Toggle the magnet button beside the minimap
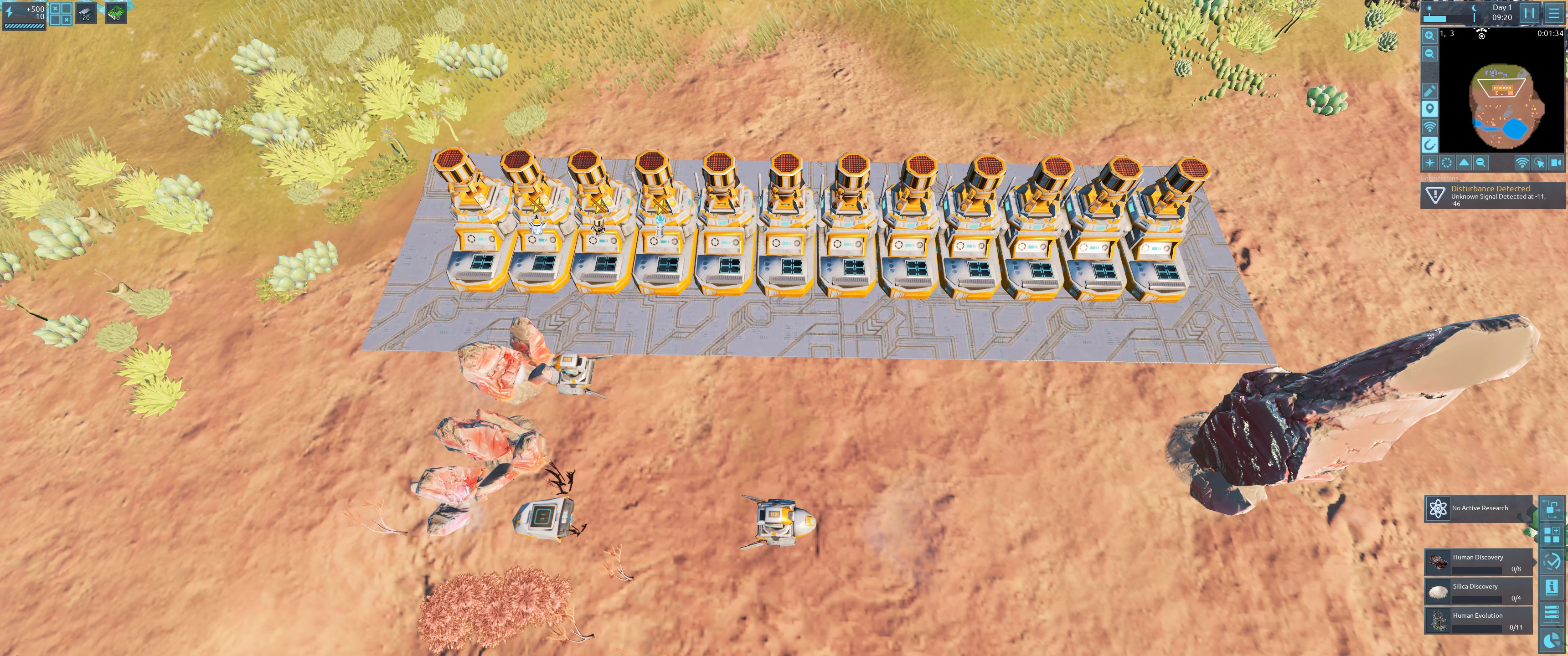This screenshot has height=656, width=1568. (x=1429, y=145)
